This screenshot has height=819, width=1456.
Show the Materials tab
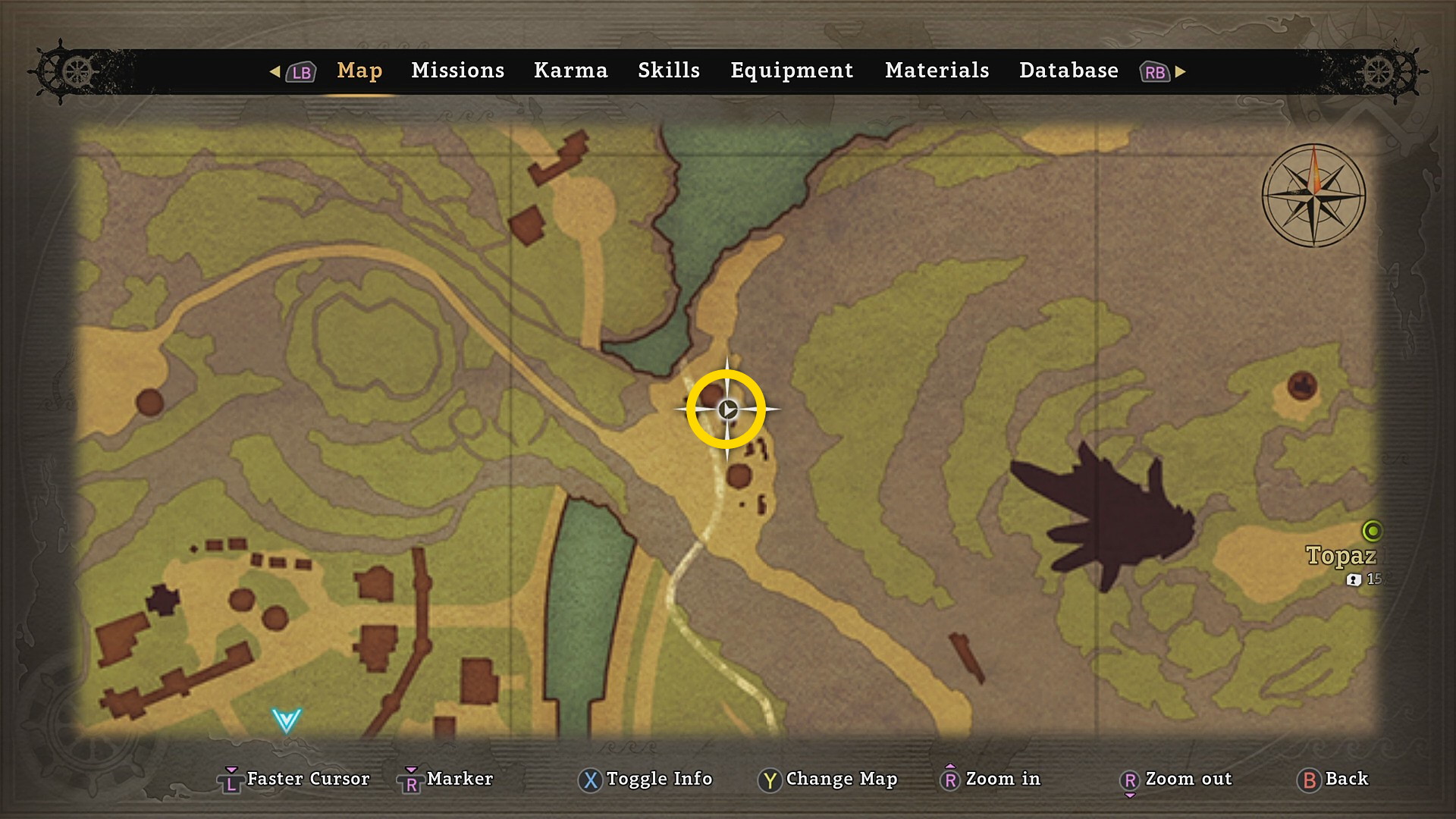937,71
